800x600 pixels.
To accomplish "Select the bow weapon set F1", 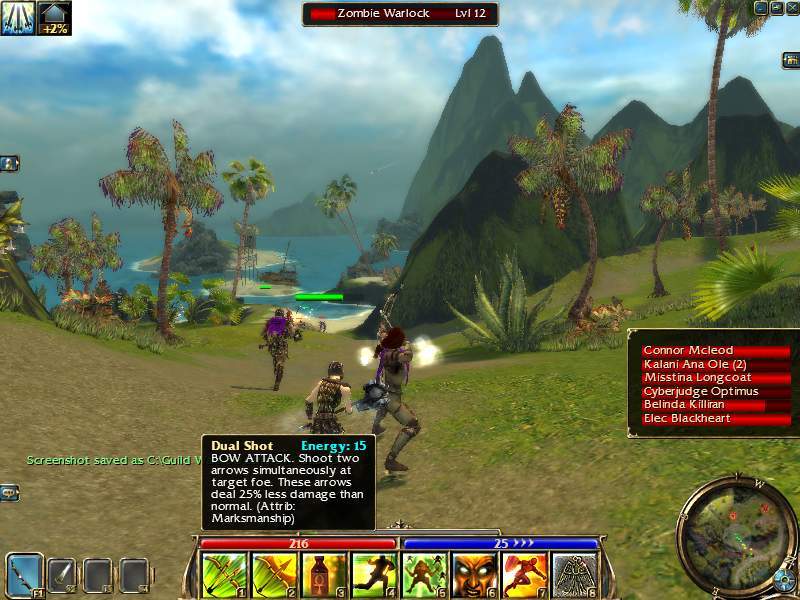I will pos(25,575).
